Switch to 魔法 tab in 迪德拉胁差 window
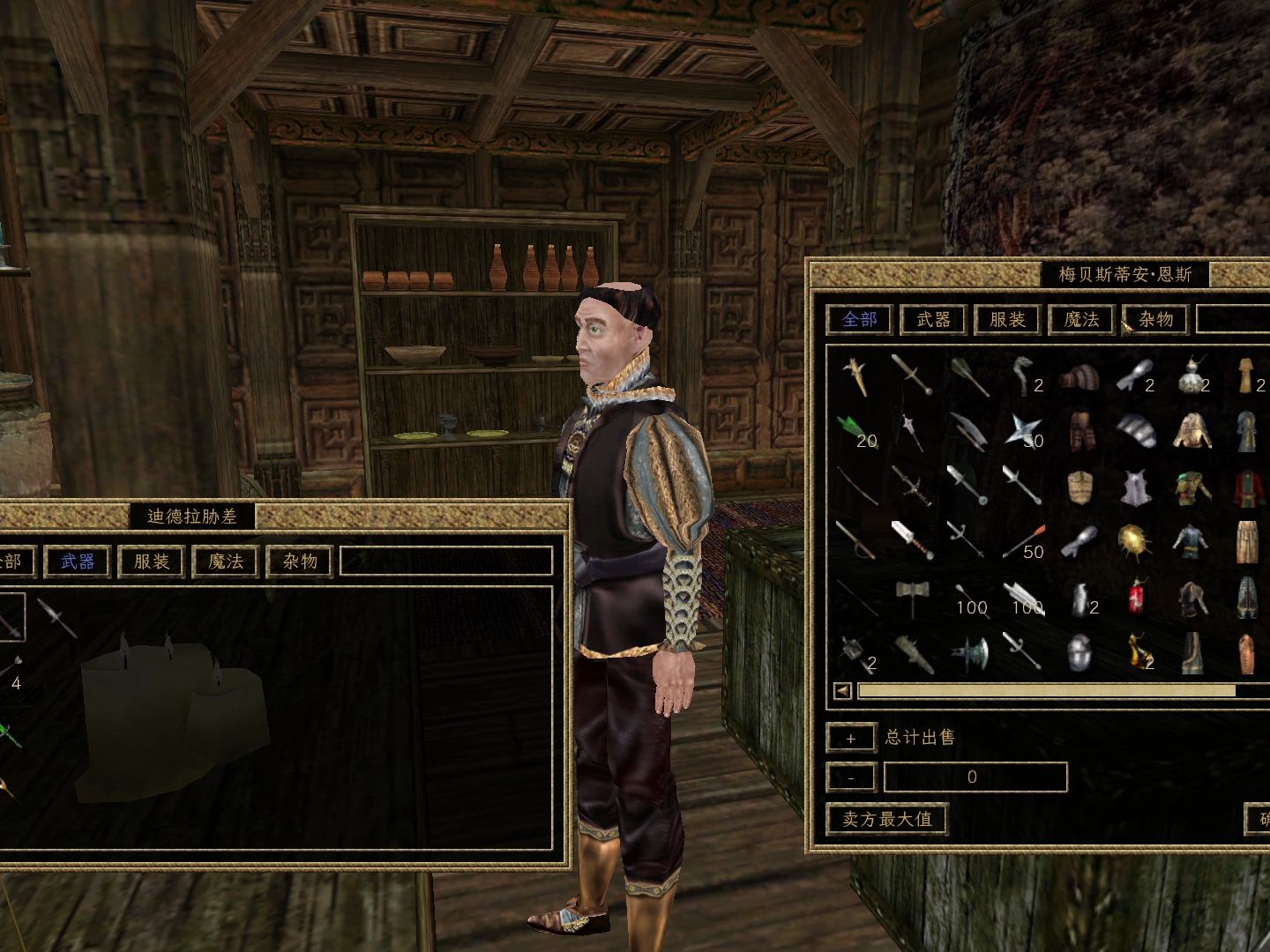The image size is (1270, 952). (x=226, y=562)
